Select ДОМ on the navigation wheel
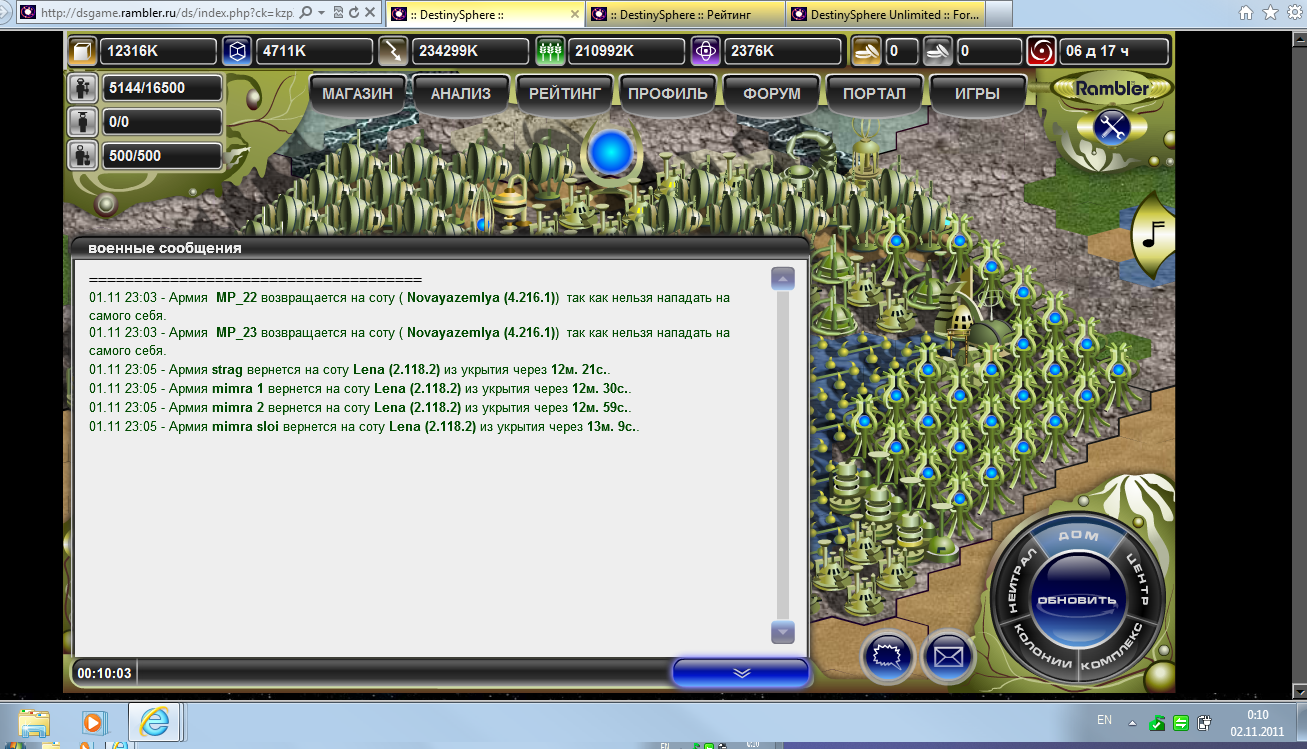The image size is (1307, 749). point(1077,537)
